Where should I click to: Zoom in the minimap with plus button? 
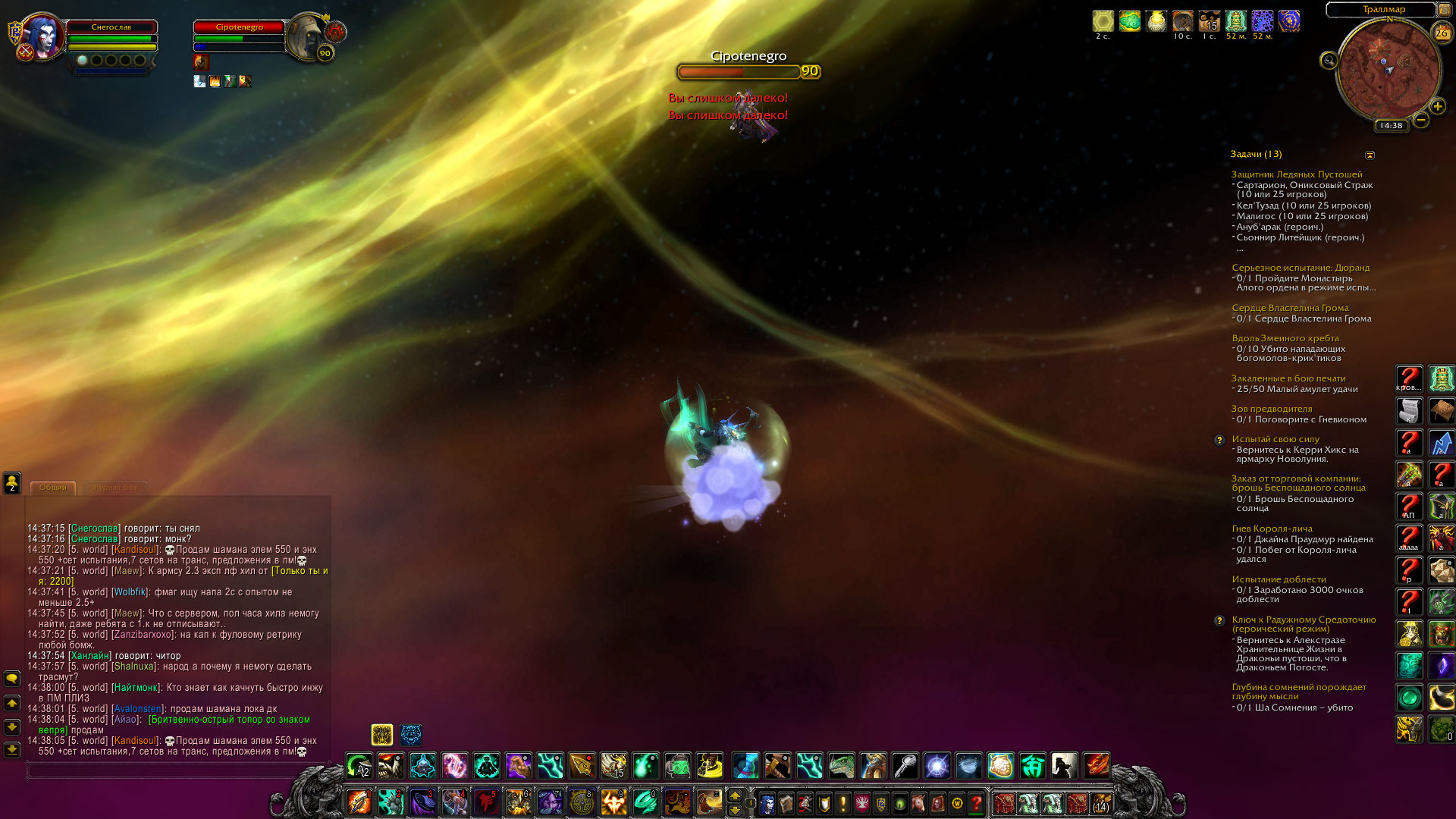(1437, 106)
